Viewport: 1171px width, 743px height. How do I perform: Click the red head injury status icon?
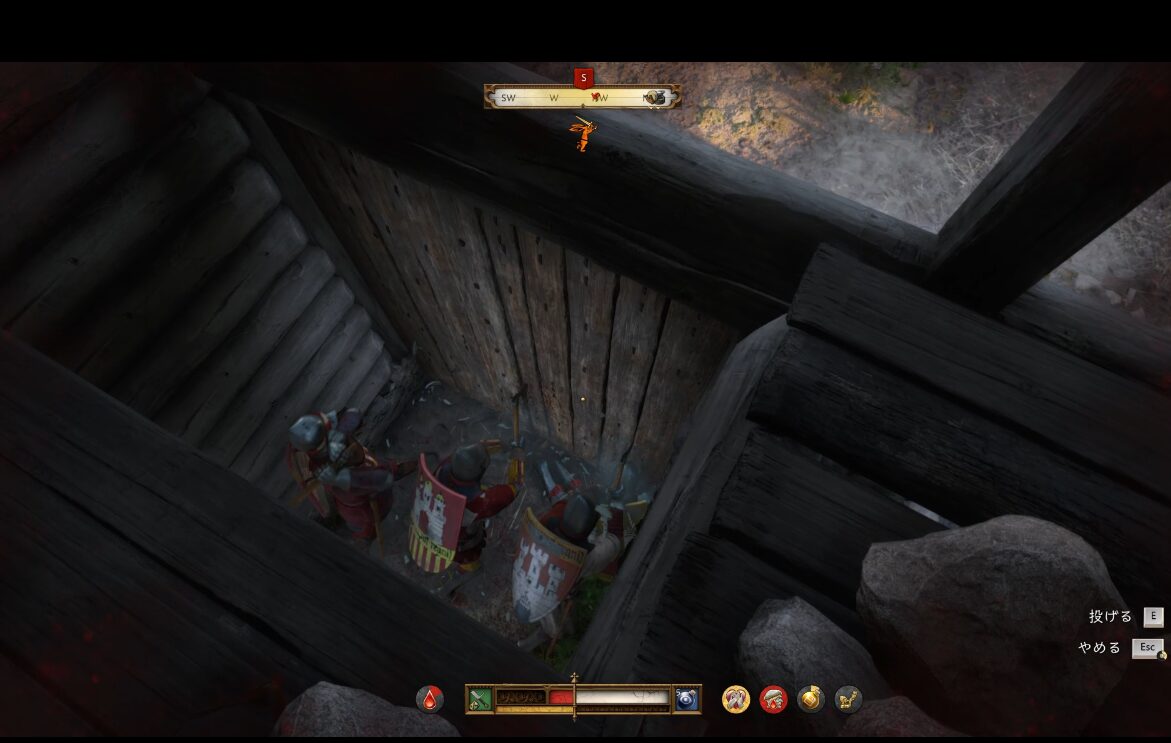(x=773, y=699)
